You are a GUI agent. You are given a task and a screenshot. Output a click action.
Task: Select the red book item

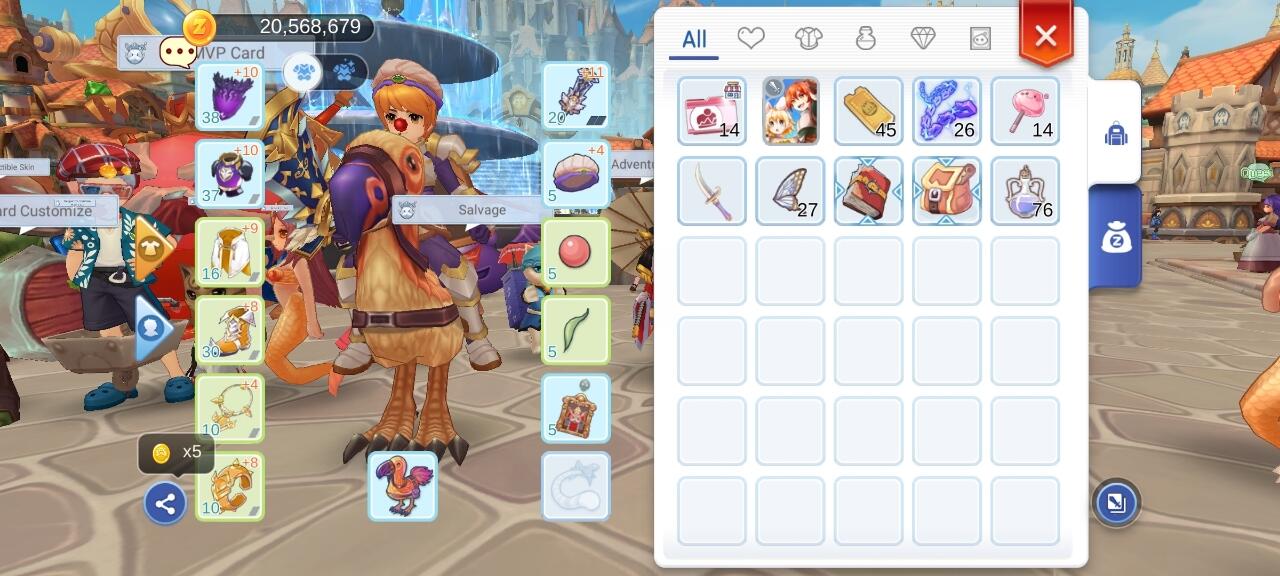click(868, 190)
